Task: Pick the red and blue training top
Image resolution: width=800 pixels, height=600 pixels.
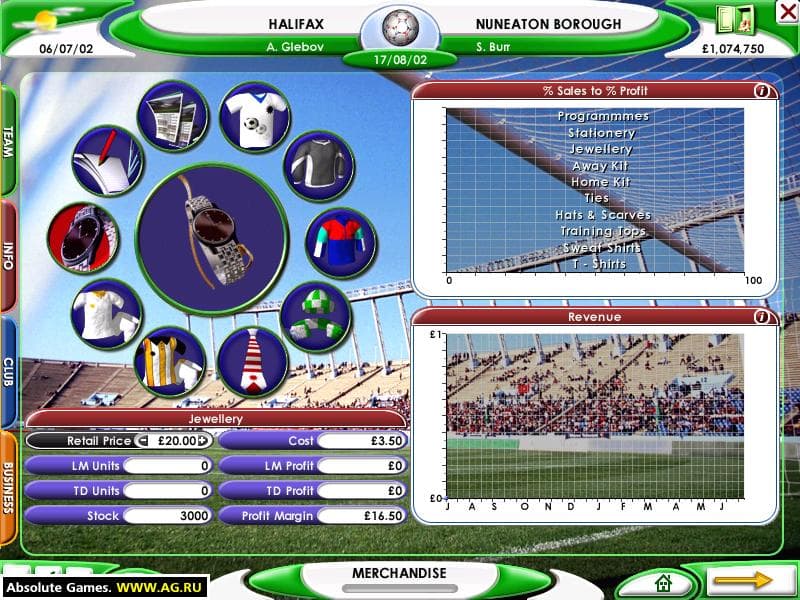Action: coord(340,243)
